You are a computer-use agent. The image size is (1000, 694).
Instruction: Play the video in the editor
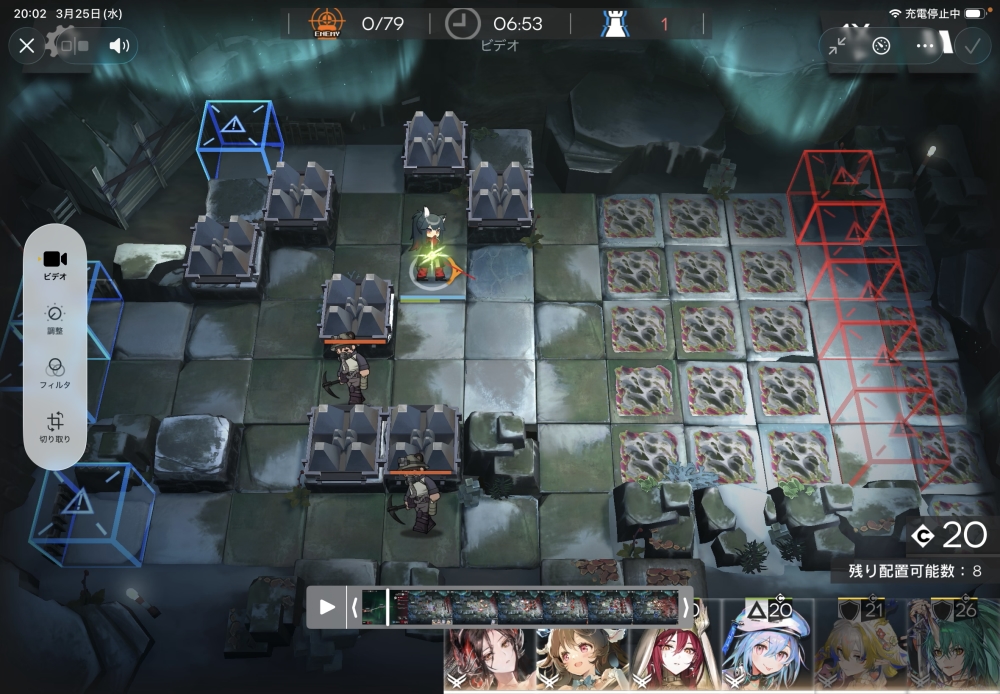327,607
